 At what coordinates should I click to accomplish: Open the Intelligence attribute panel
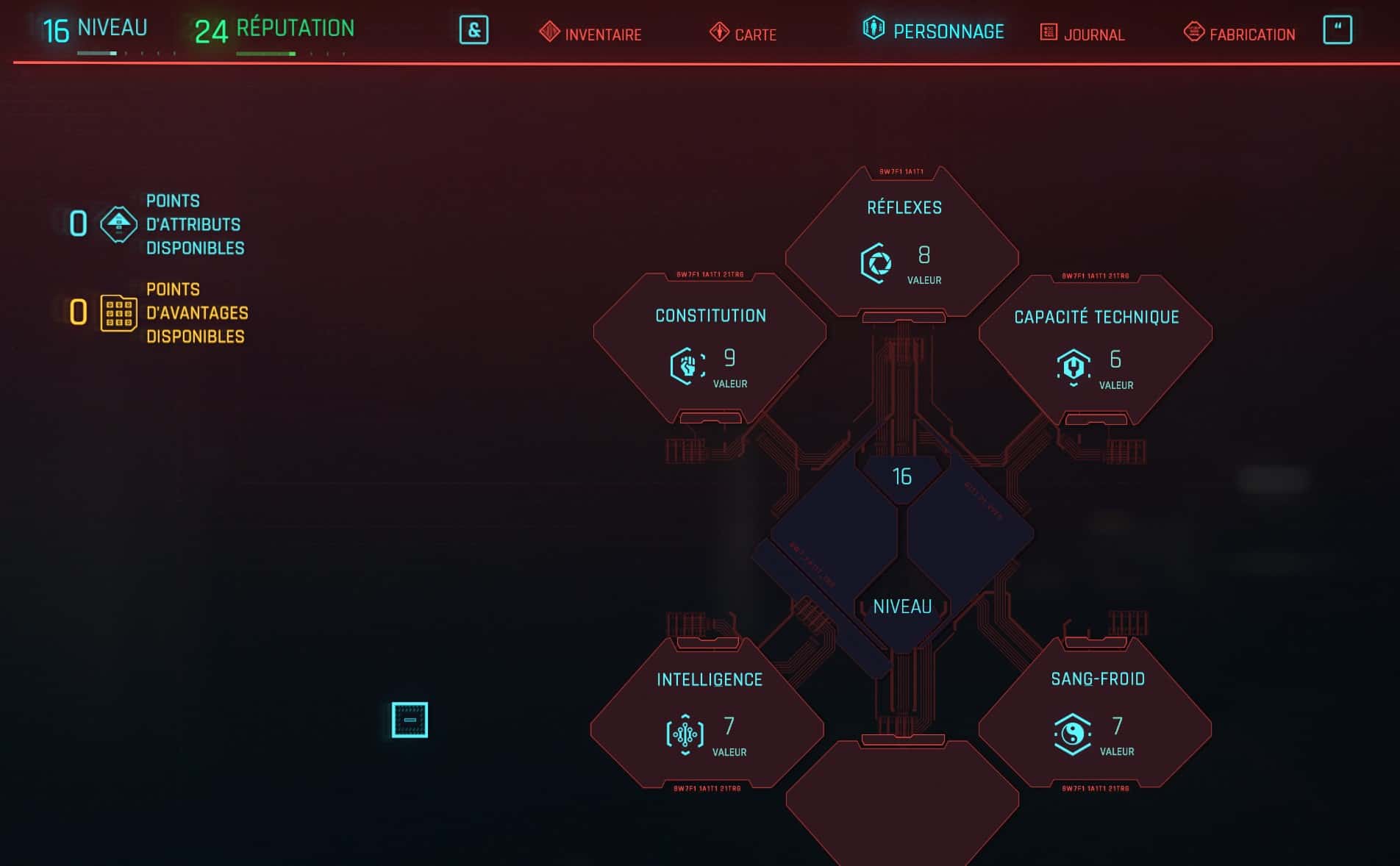(707, 713)
